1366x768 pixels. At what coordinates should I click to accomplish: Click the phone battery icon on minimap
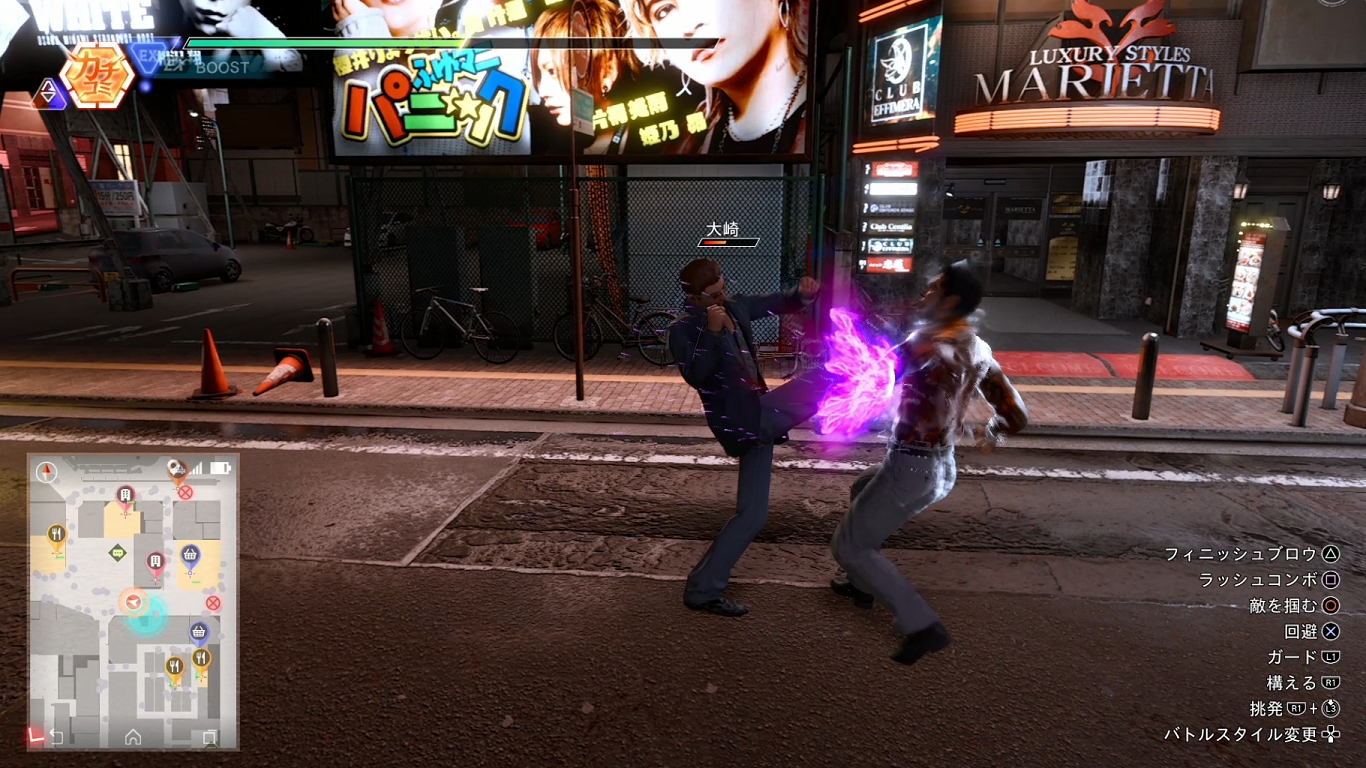coord(220,467)
